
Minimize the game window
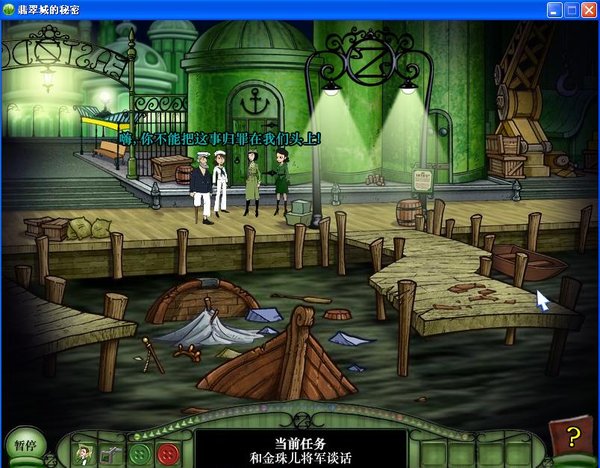tap(555, 9)
